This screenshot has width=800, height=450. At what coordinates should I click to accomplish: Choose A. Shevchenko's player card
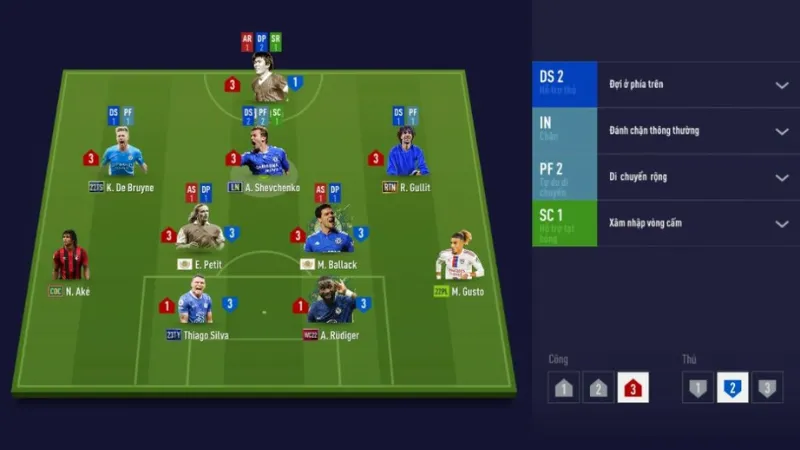(264, 157)
